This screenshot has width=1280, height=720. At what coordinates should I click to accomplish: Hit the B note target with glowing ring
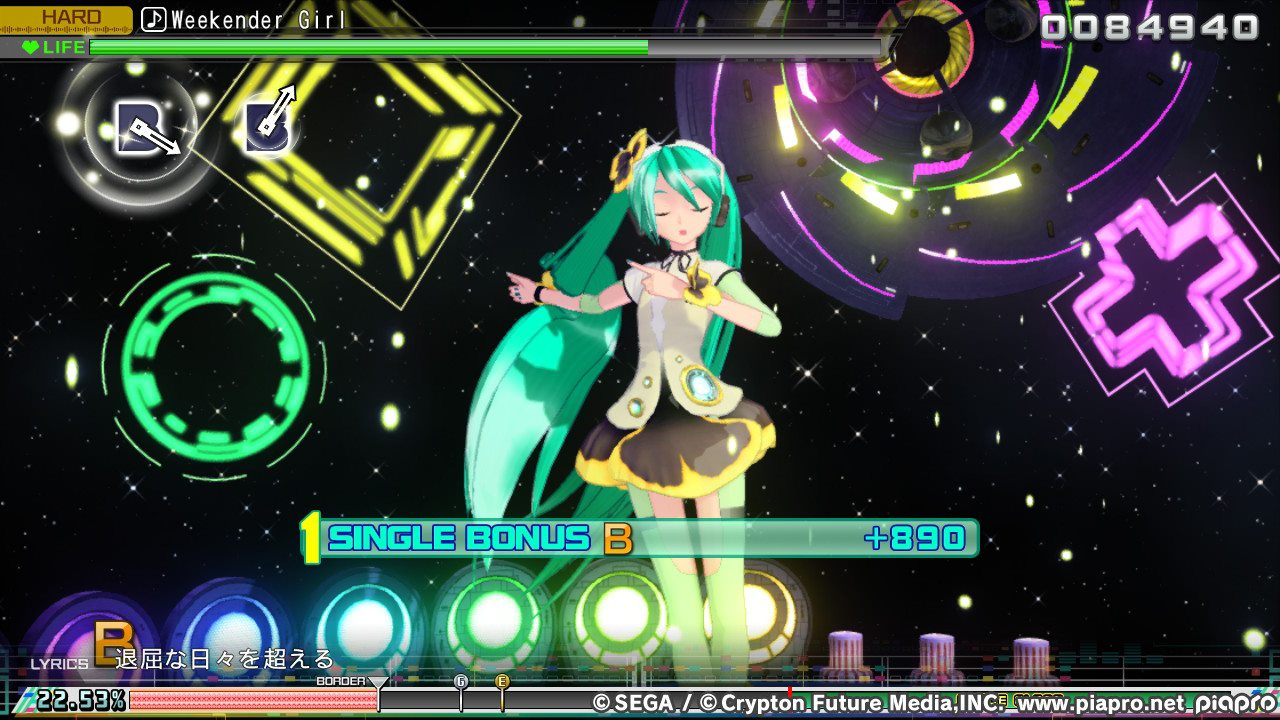pos(140,129)
